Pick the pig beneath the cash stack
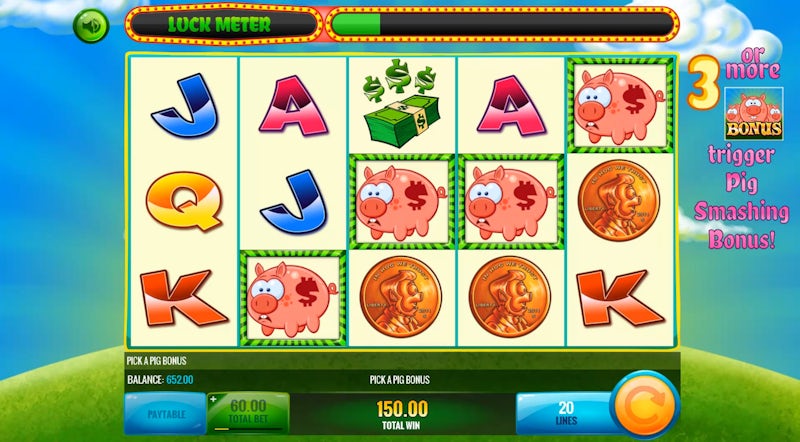The width and height of the screenshot is (800, 442). pos(401,201)
